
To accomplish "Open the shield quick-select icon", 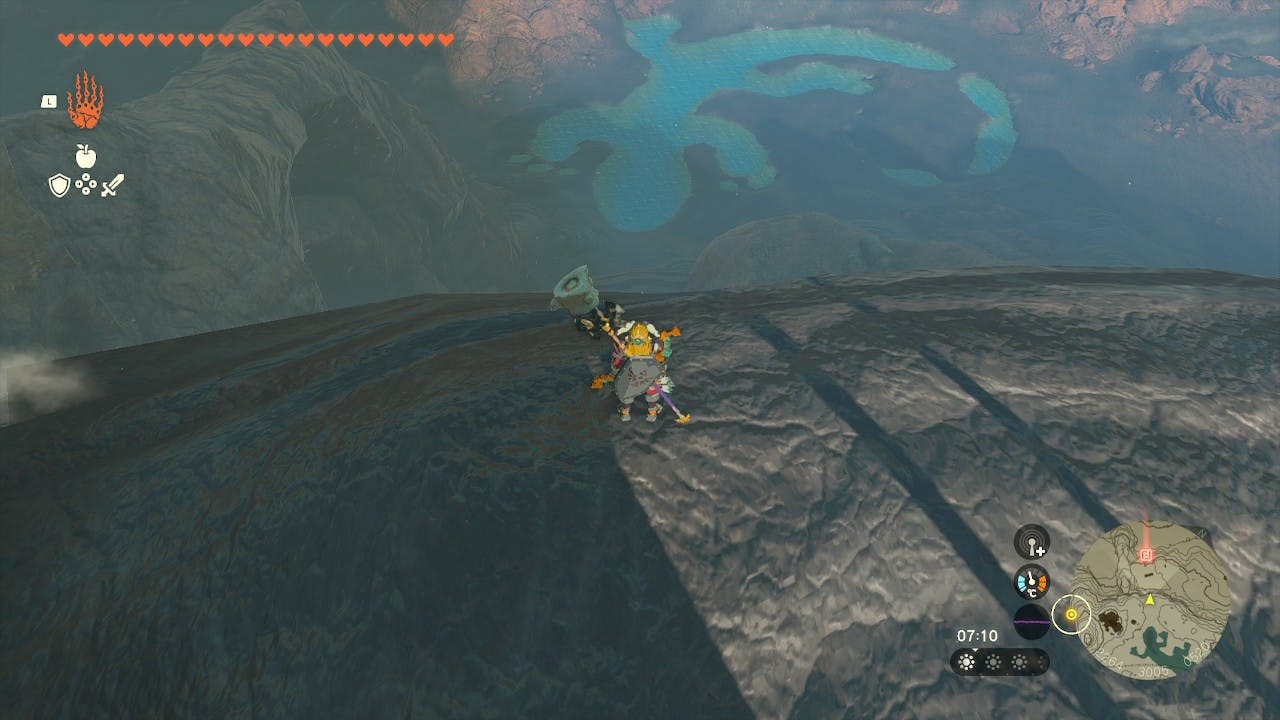I will pyautogui.click(x=59, y=185).
